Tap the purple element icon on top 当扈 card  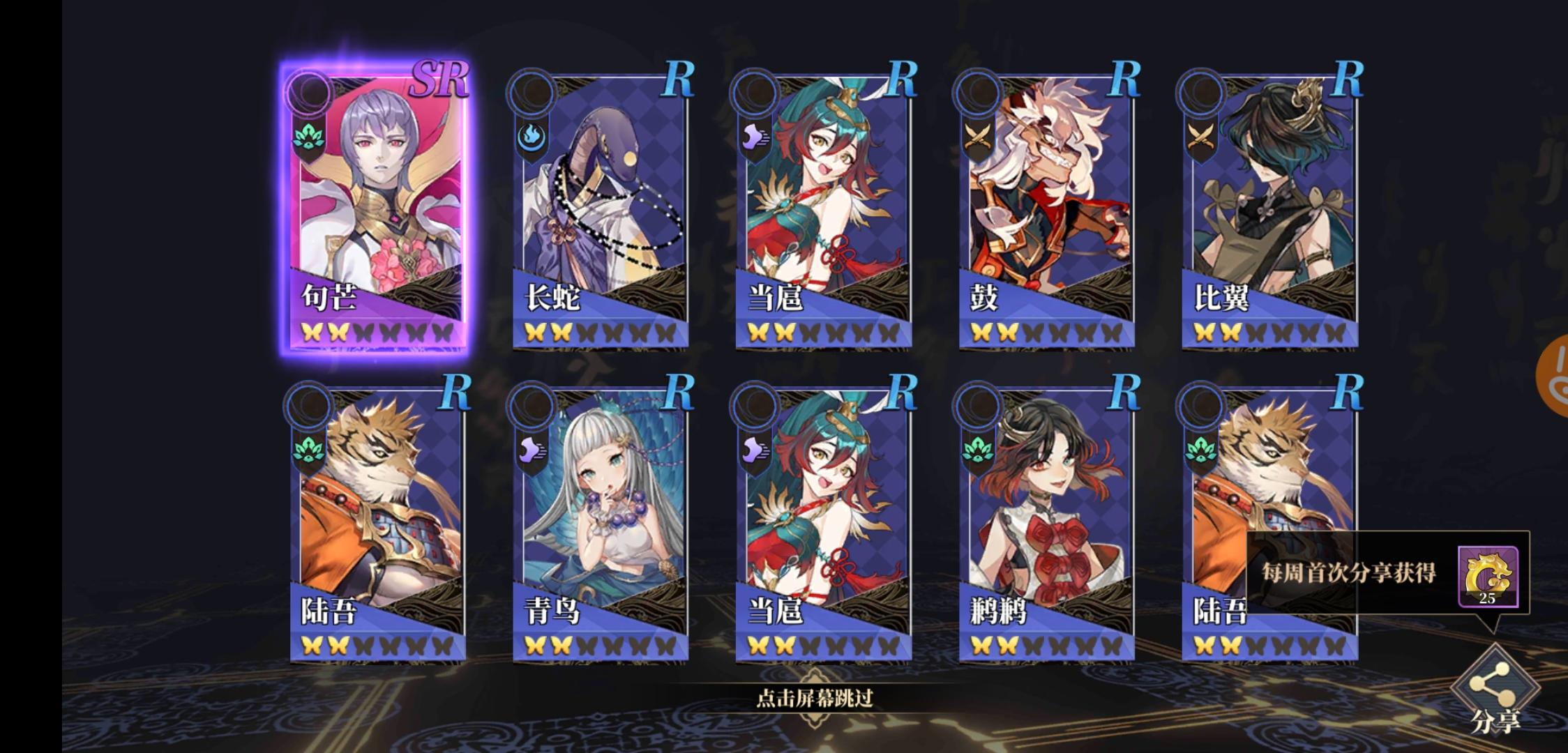point(755,137)
